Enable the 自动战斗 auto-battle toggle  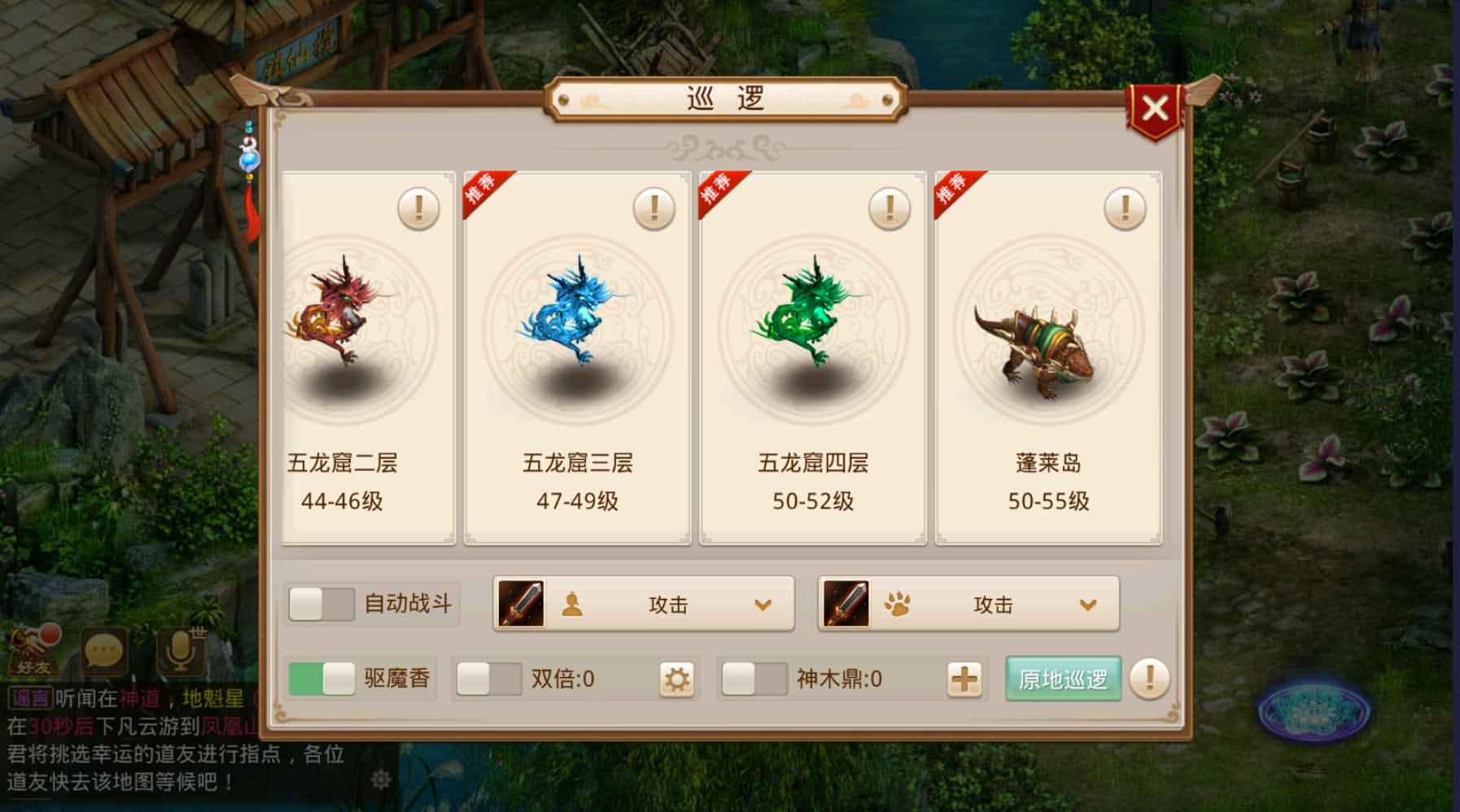[x=321, y=602]
